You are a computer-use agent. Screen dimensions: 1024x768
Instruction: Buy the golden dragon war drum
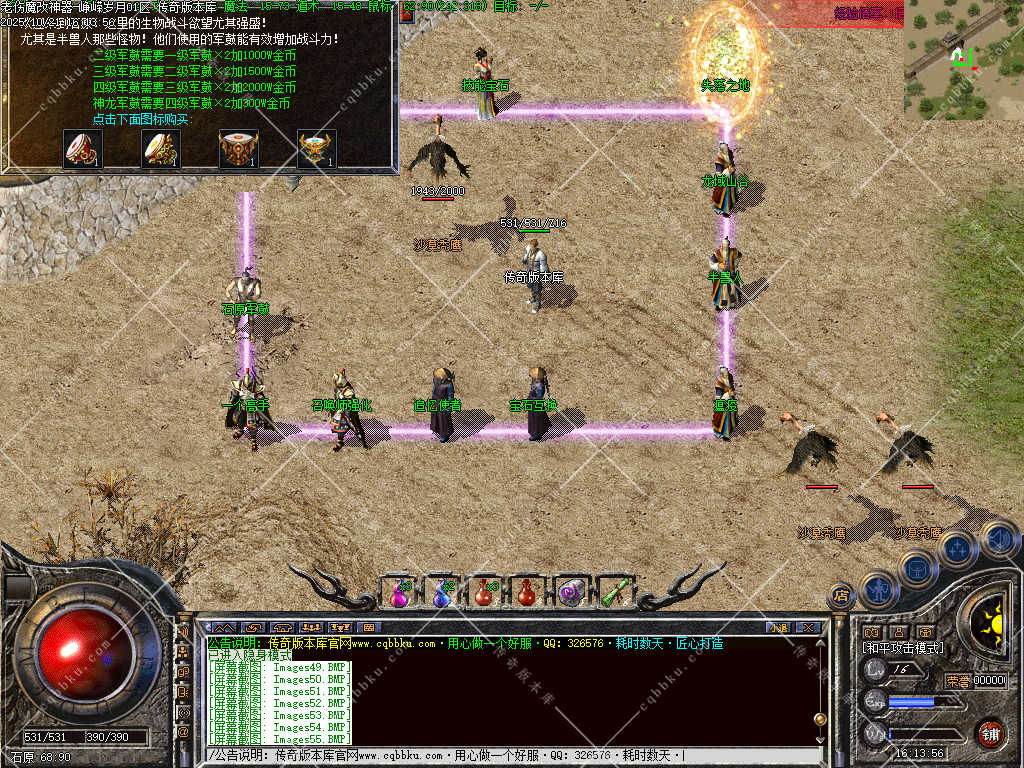click(x=316, y=149)
